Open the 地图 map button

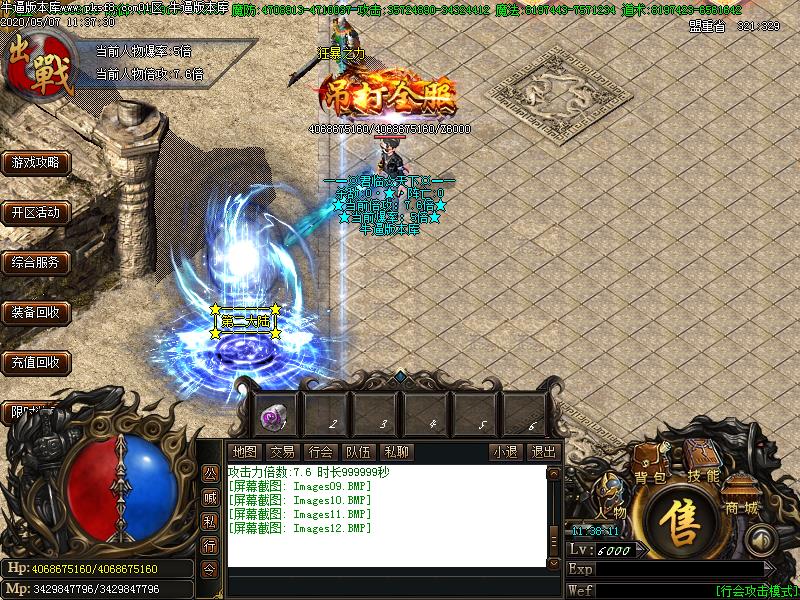pyautogui.click(x=244, y=452)
